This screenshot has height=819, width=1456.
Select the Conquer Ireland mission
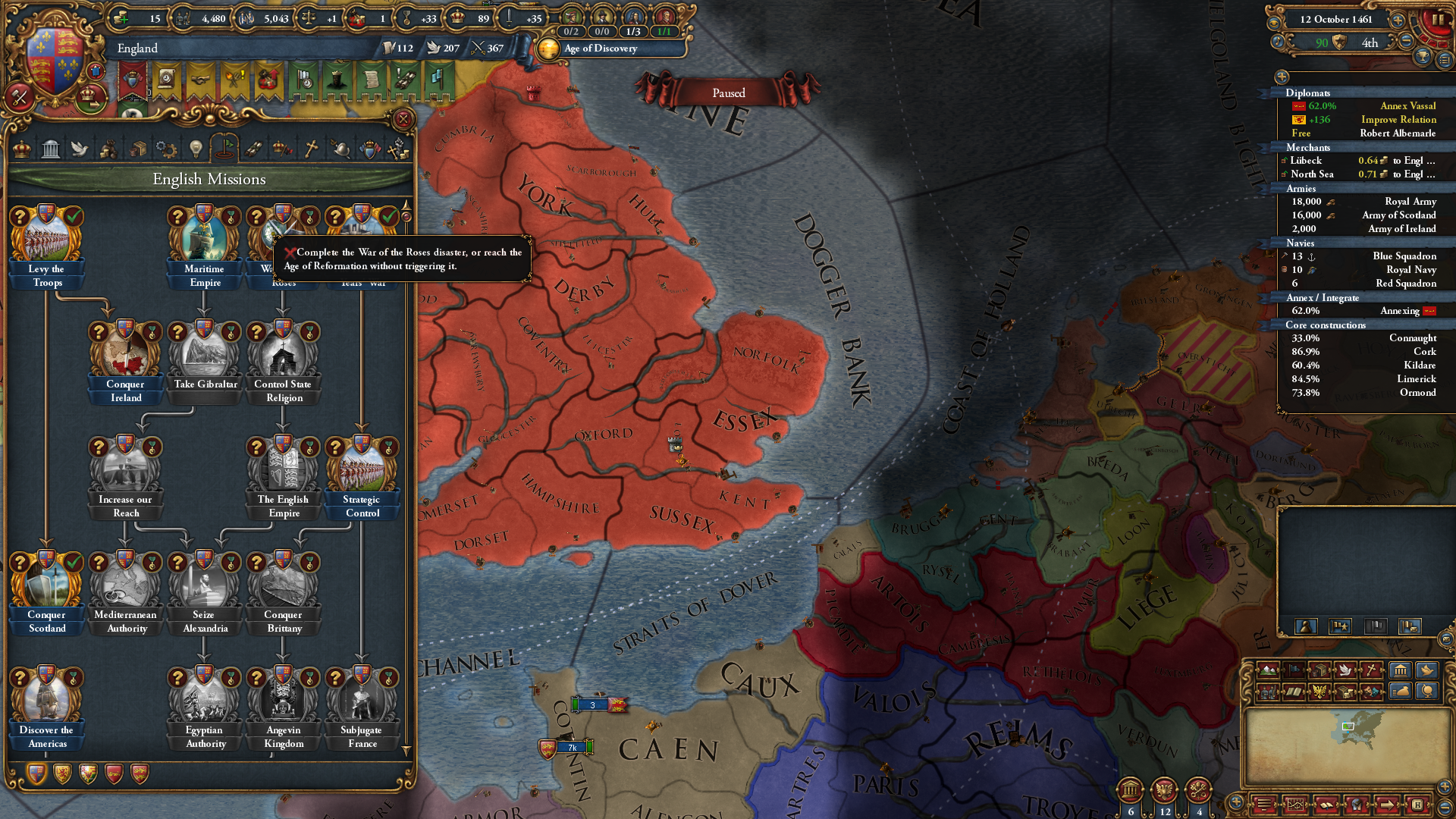(x=125, y=356)
